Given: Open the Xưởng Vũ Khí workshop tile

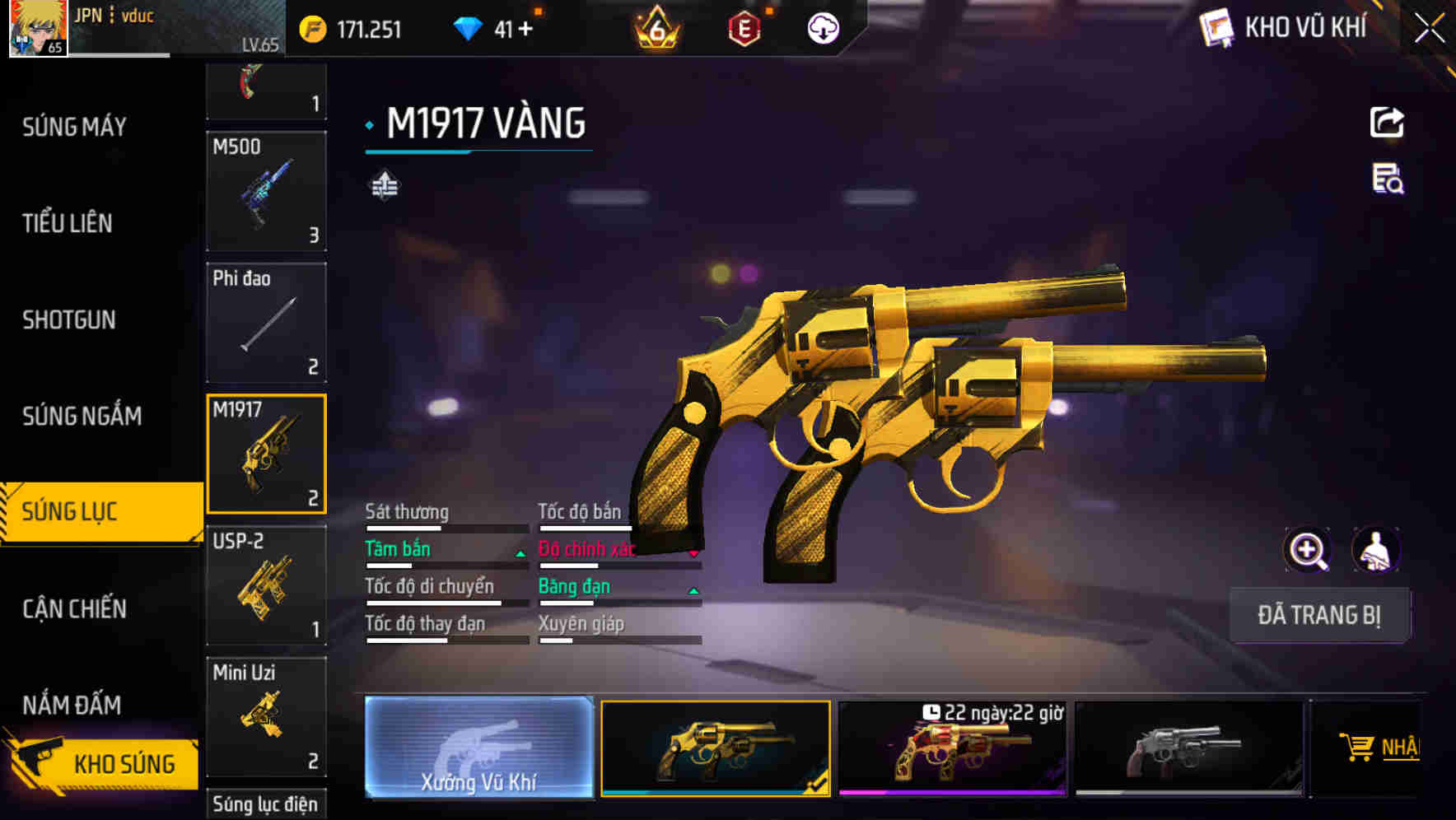Looking at the screenshot, I should 478,748.
